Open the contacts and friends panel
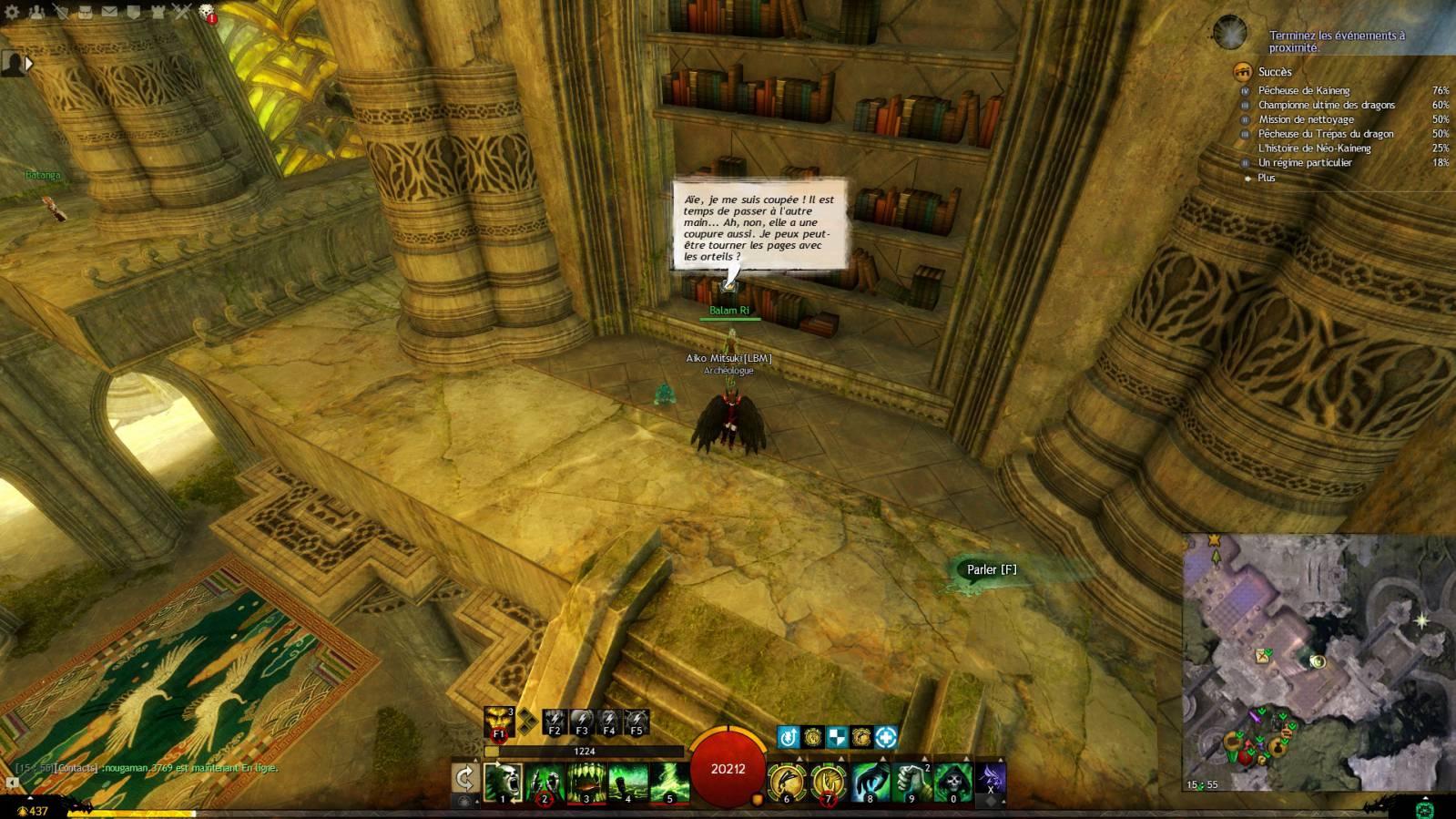This screenshot has width=1456, height=819. [x=37, y=13]
